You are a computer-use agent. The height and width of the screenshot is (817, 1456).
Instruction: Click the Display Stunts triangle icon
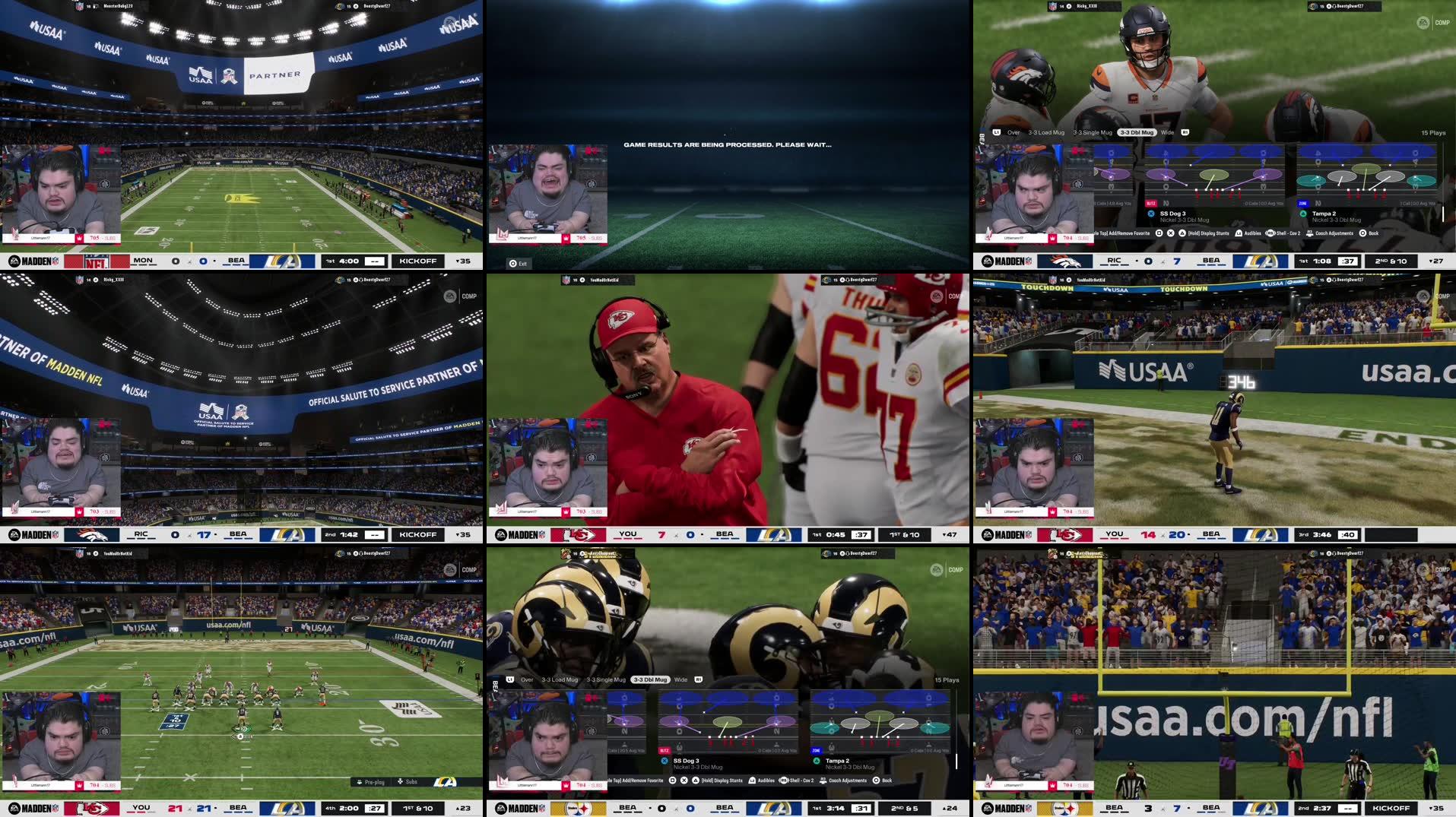coord(1181,233)
